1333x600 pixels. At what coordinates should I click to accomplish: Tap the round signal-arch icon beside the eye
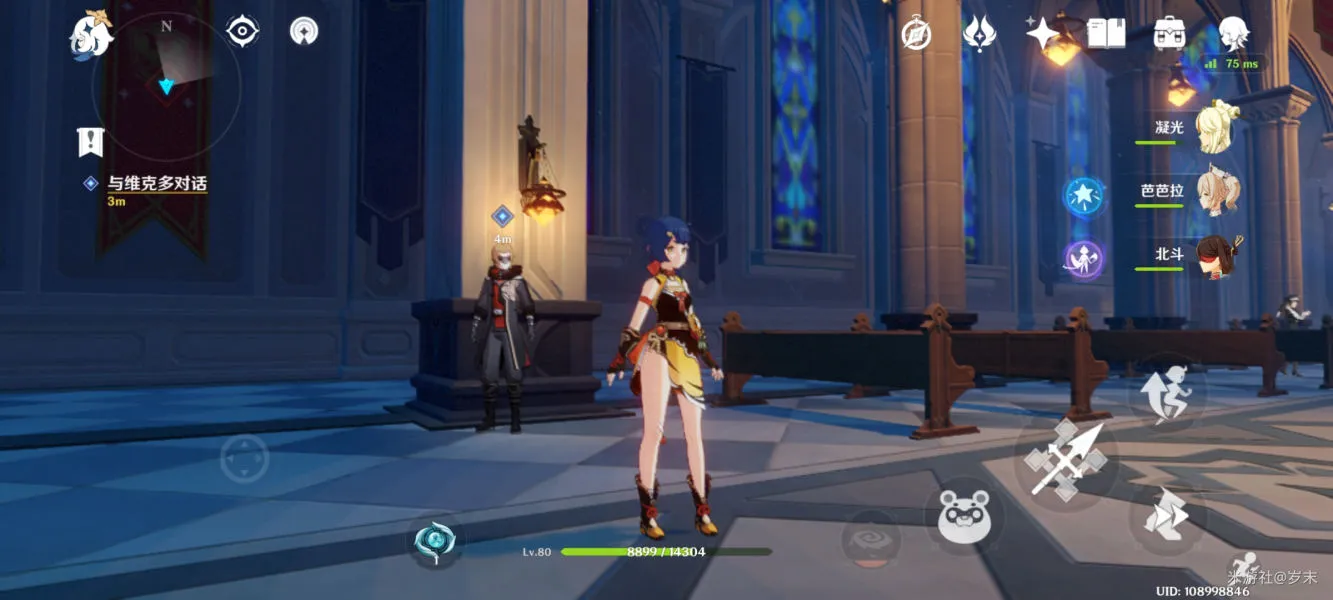[304, 31]
